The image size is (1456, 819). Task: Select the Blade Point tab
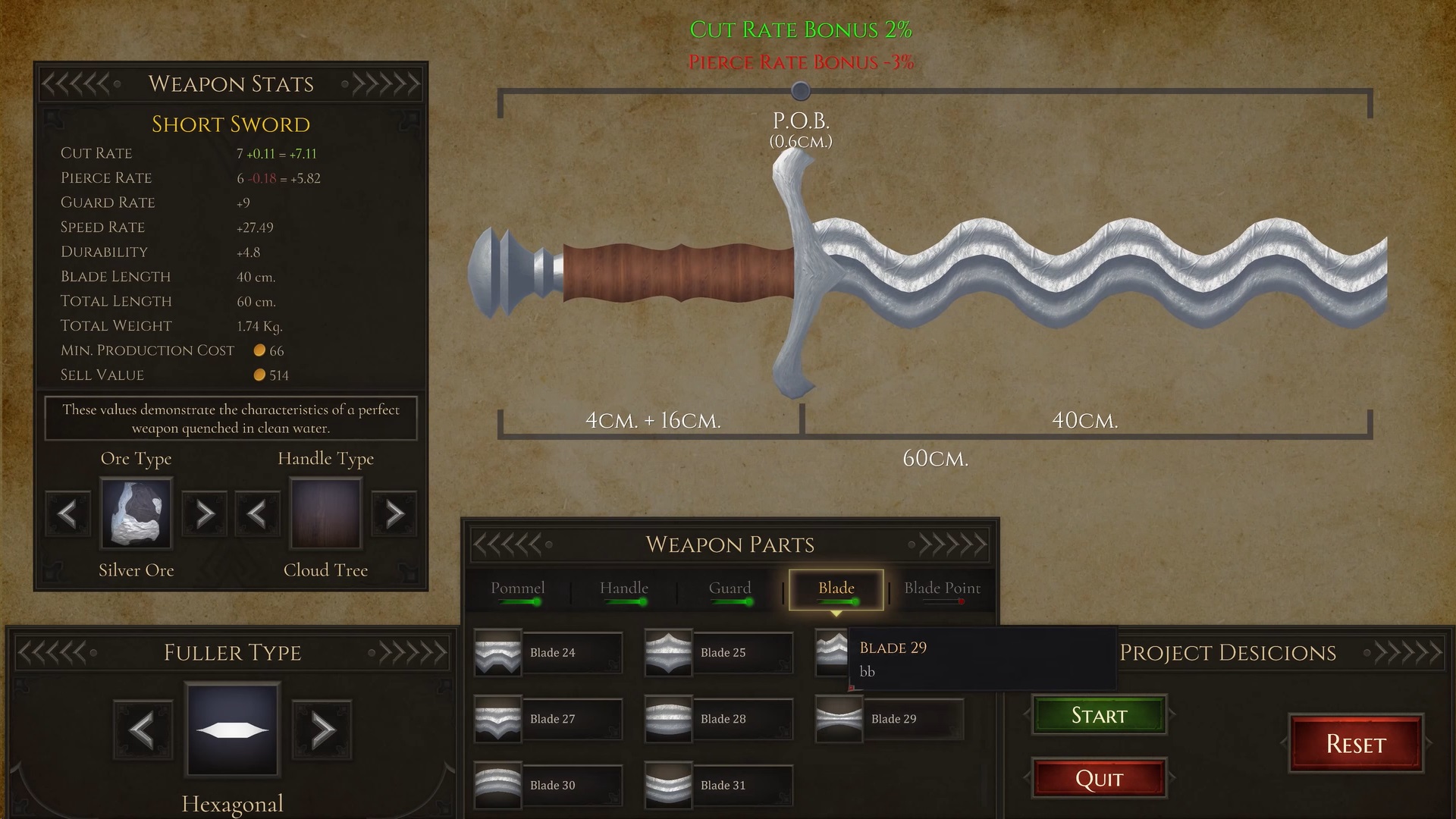[942, 589]
